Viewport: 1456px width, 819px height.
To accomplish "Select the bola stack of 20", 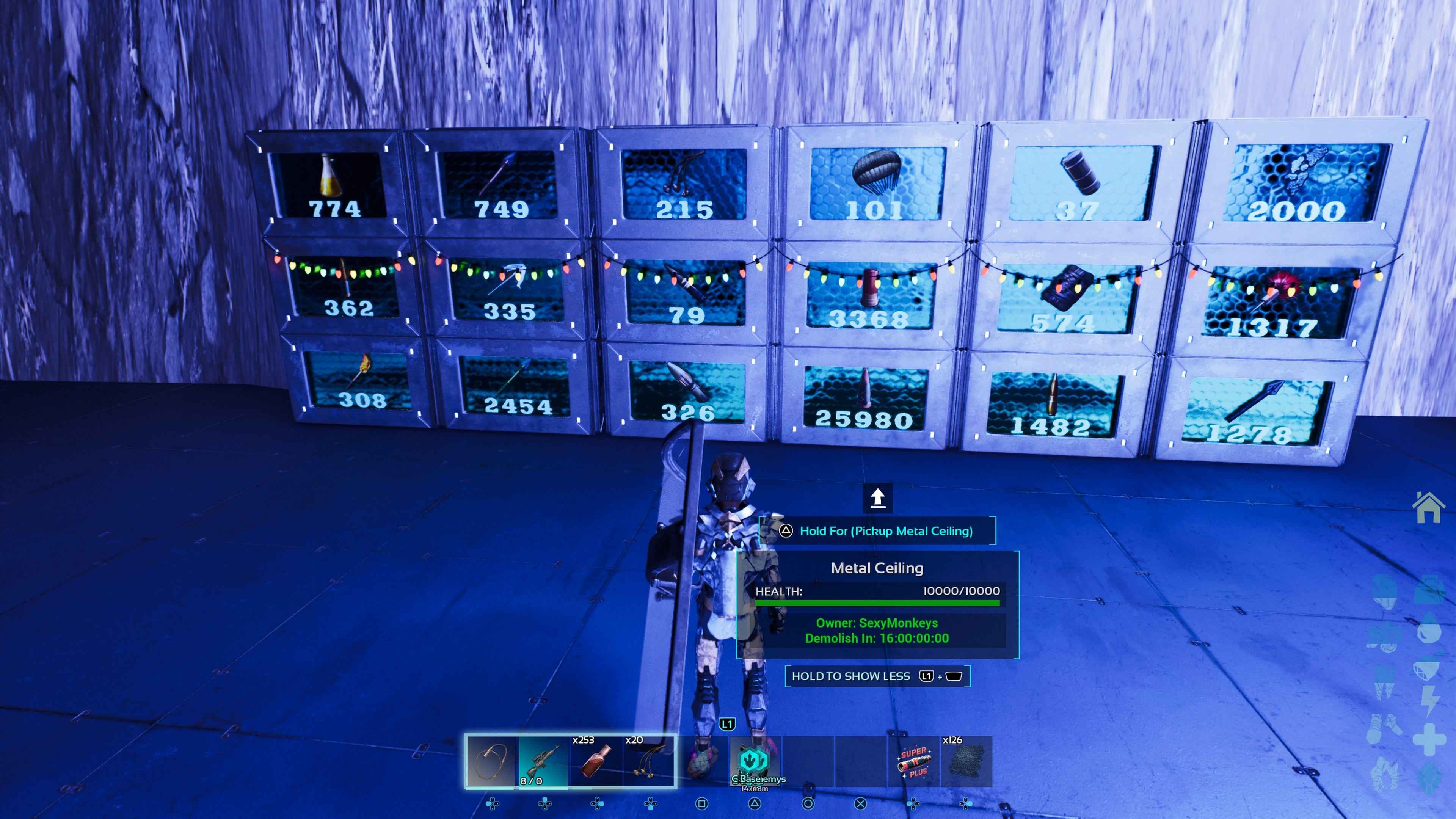I will pos(649,761).
